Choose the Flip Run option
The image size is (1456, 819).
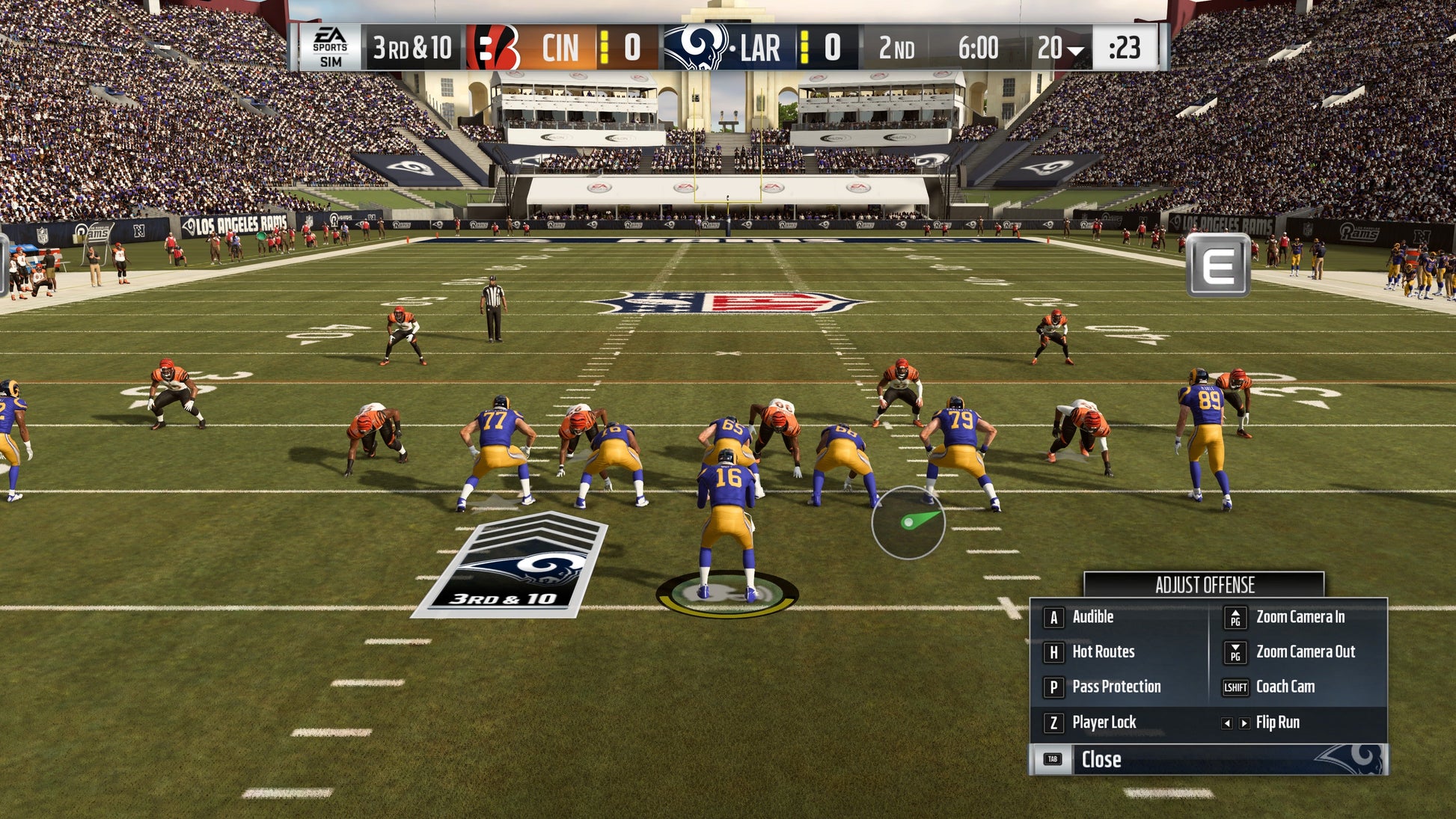click(x=1277, y=723)
